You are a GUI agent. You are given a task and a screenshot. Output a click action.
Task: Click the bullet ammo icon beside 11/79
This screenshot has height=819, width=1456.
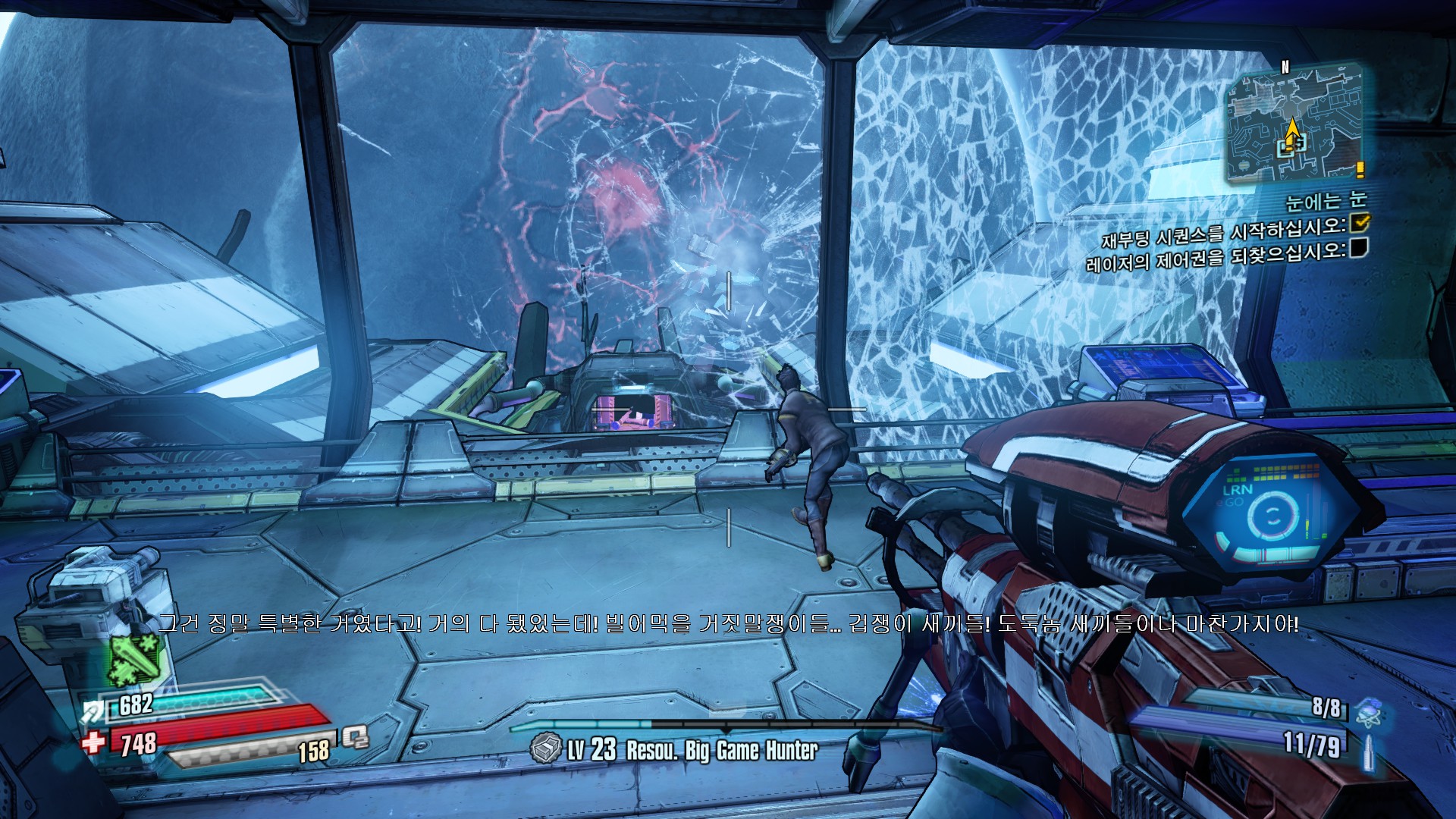point(1368,752)
